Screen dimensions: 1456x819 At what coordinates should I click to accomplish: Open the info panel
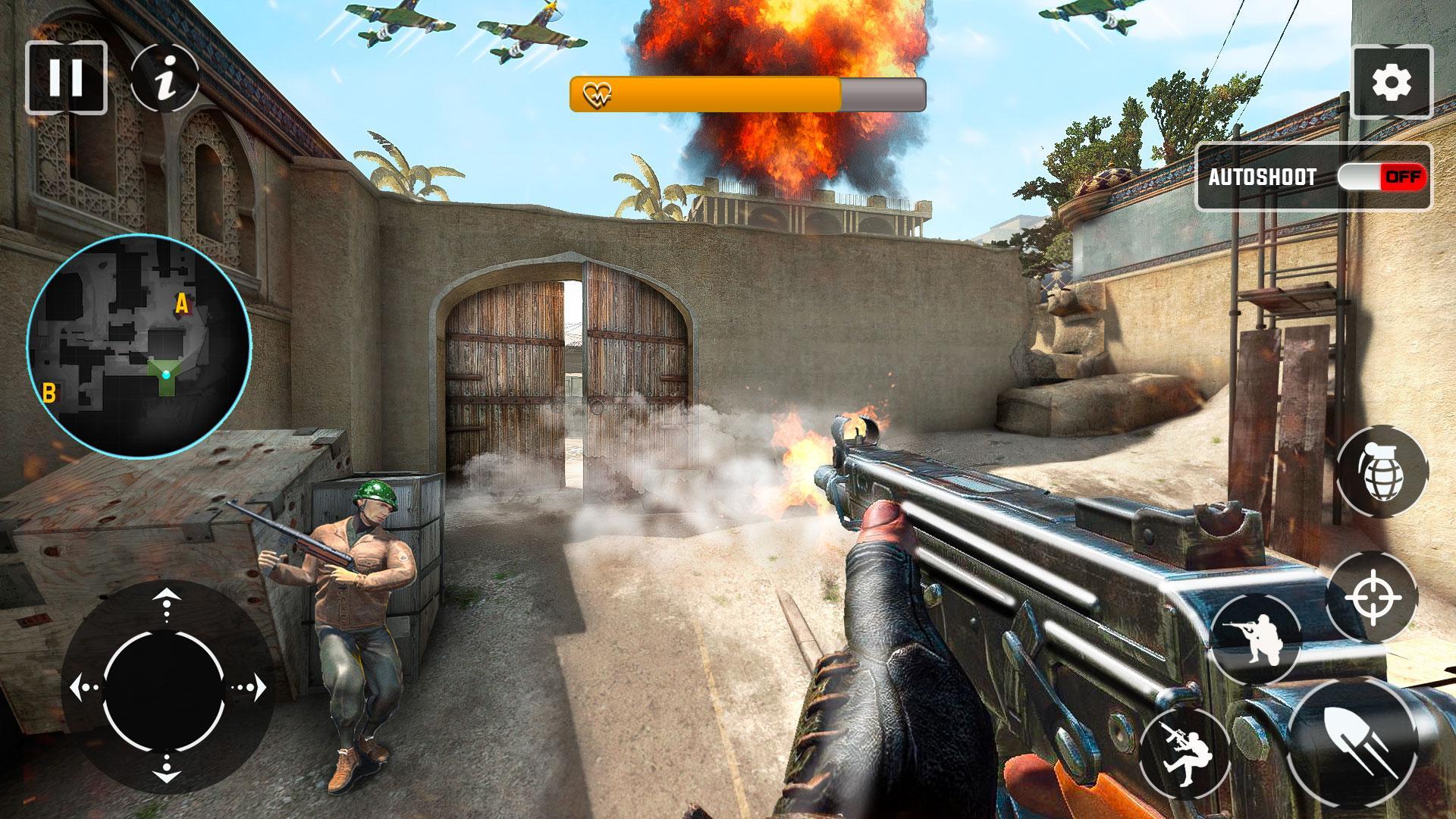pos(167,77)
